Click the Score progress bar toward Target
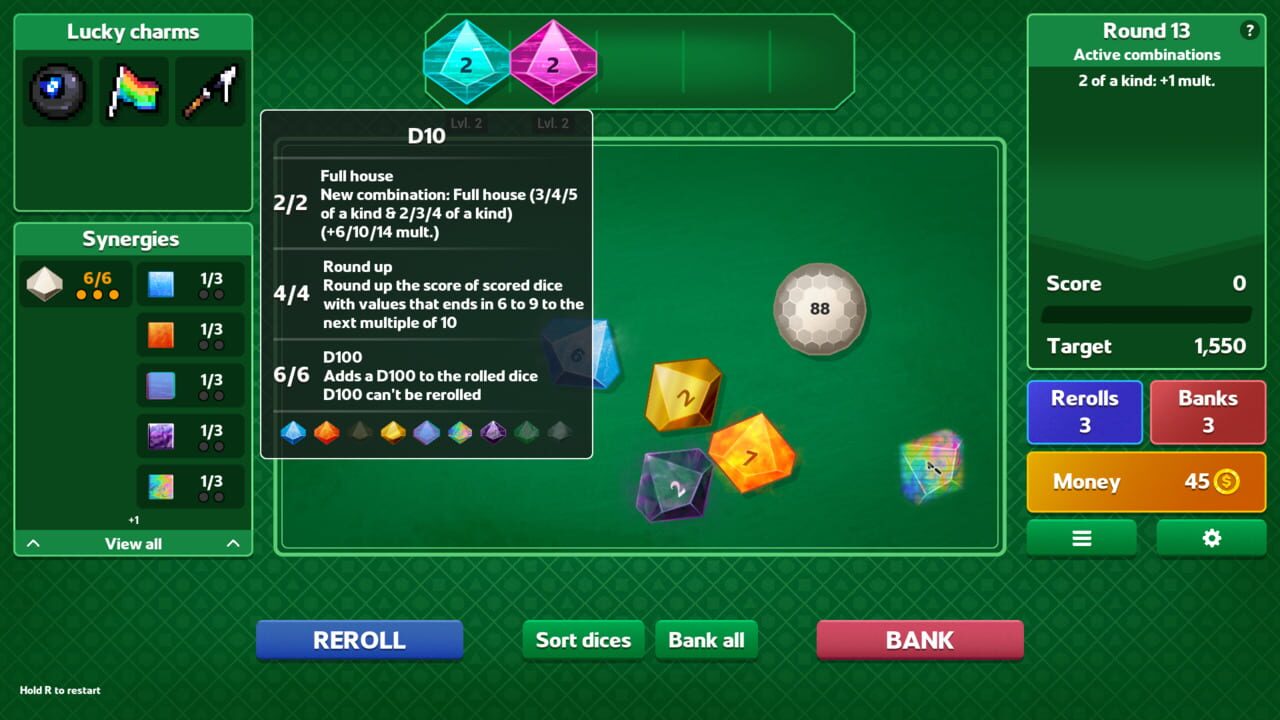The height and width of the screenshot is (720, 1280). tap(1146, 315)
